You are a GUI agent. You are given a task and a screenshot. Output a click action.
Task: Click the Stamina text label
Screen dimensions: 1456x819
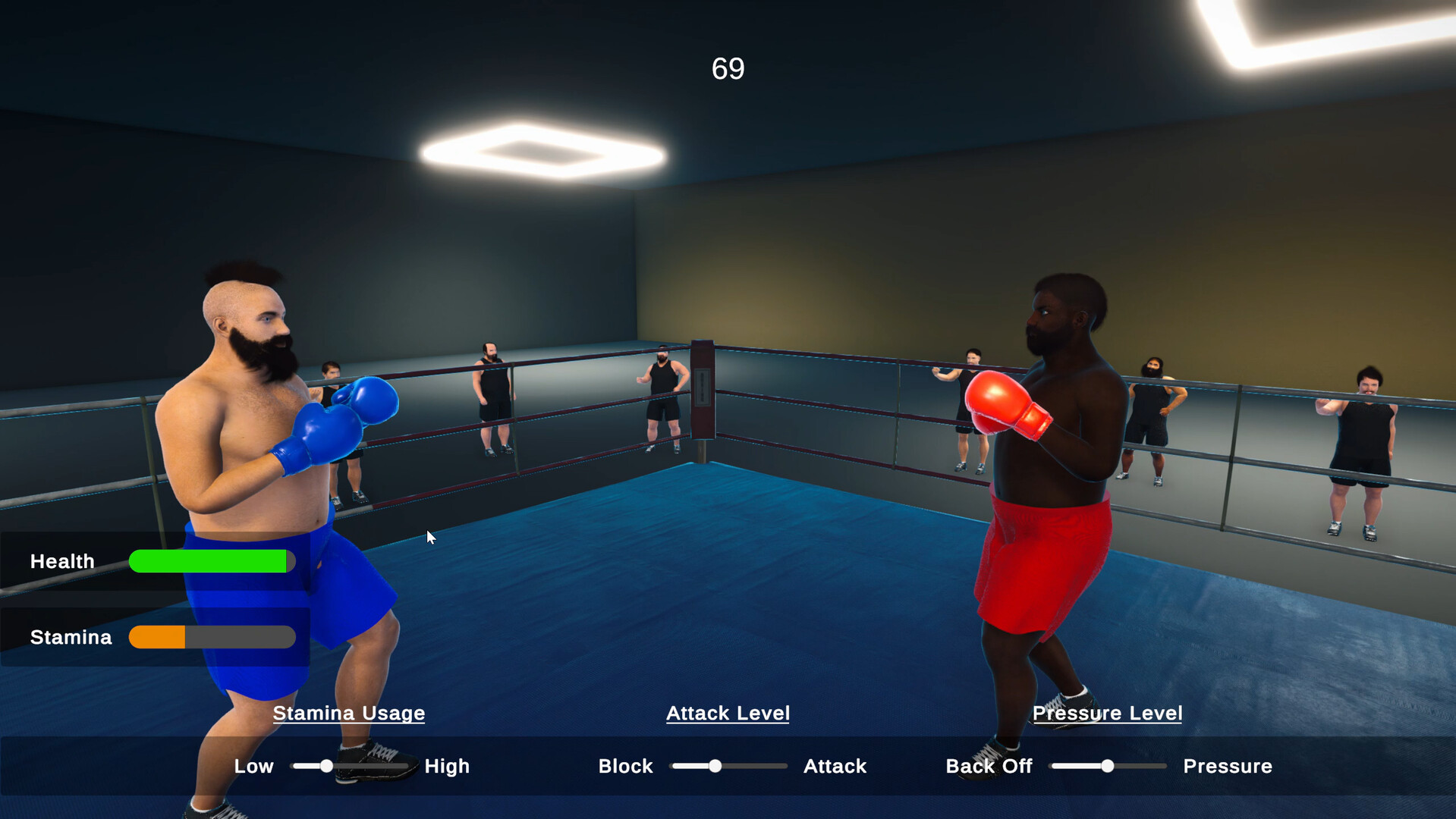70,637
